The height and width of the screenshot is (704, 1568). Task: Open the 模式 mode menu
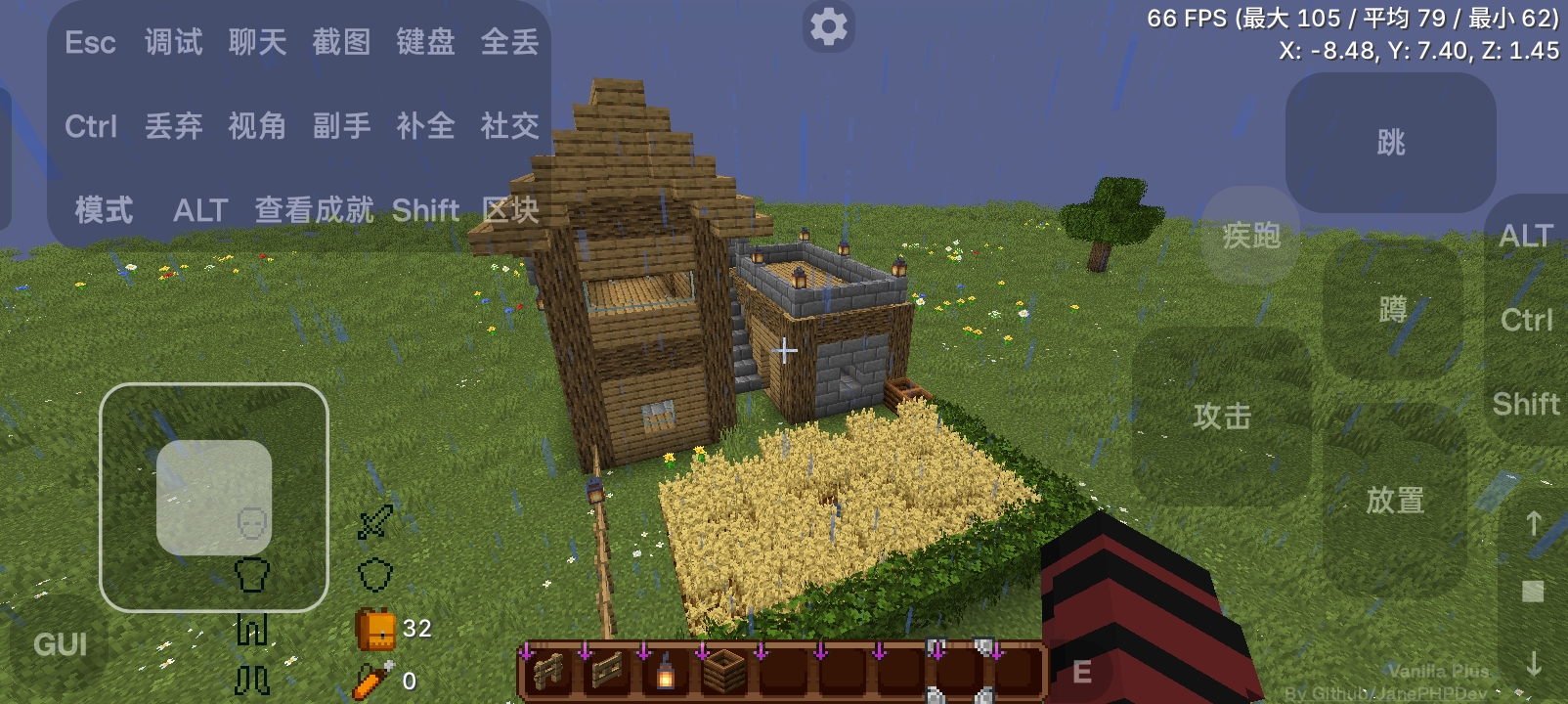[x=102, y=209]
